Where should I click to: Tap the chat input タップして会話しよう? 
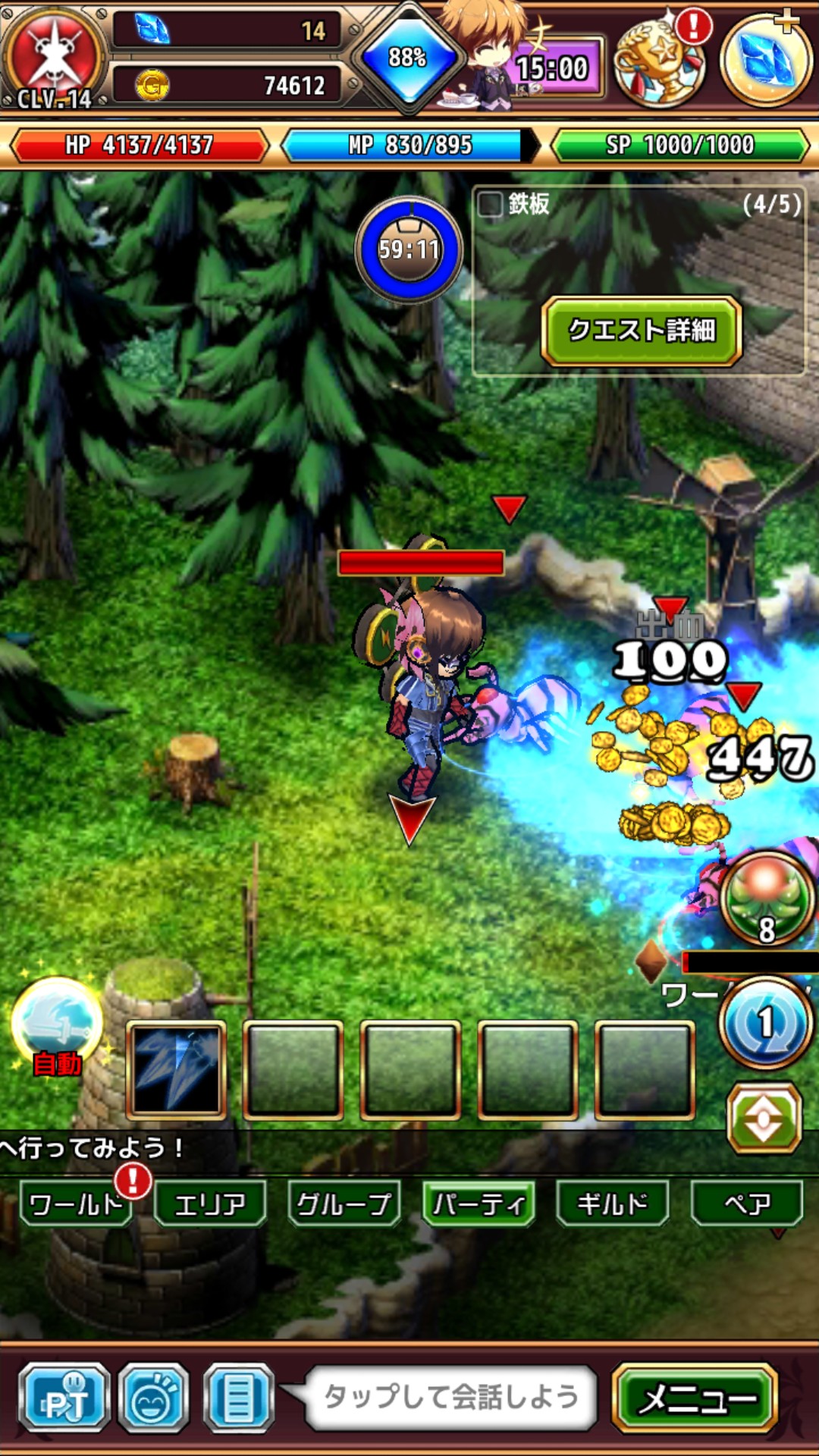(450, 1397)
